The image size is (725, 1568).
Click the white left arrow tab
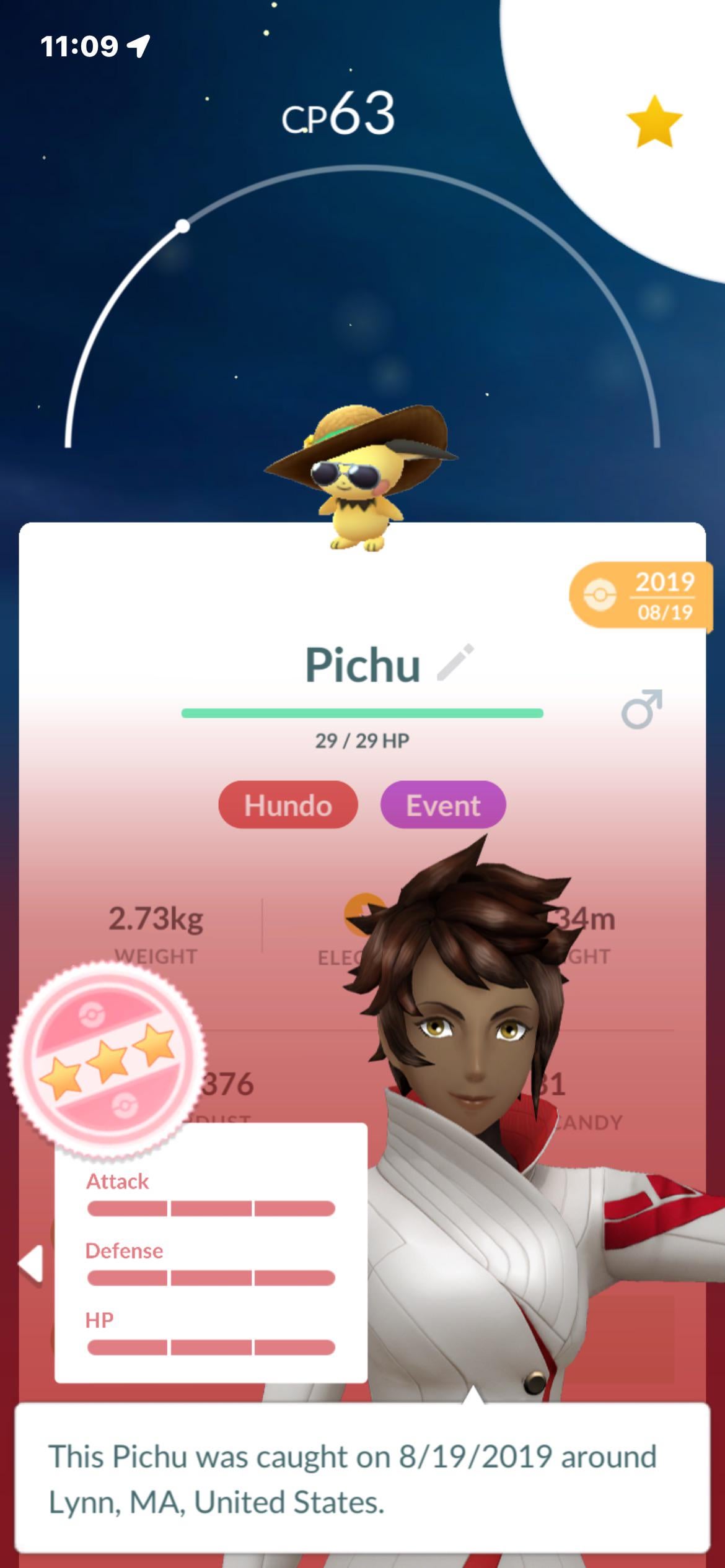pyautogui.click(x=31, y=1263)
